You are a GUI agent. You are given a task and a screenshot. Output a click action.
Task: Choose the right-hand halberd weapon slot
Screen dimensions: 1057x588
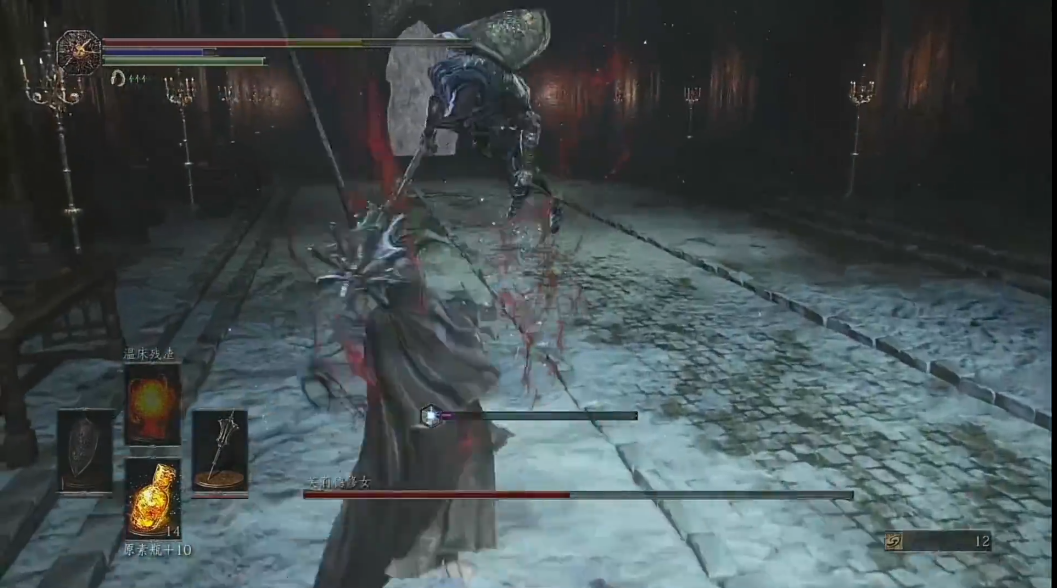click(x=220, y=451)
